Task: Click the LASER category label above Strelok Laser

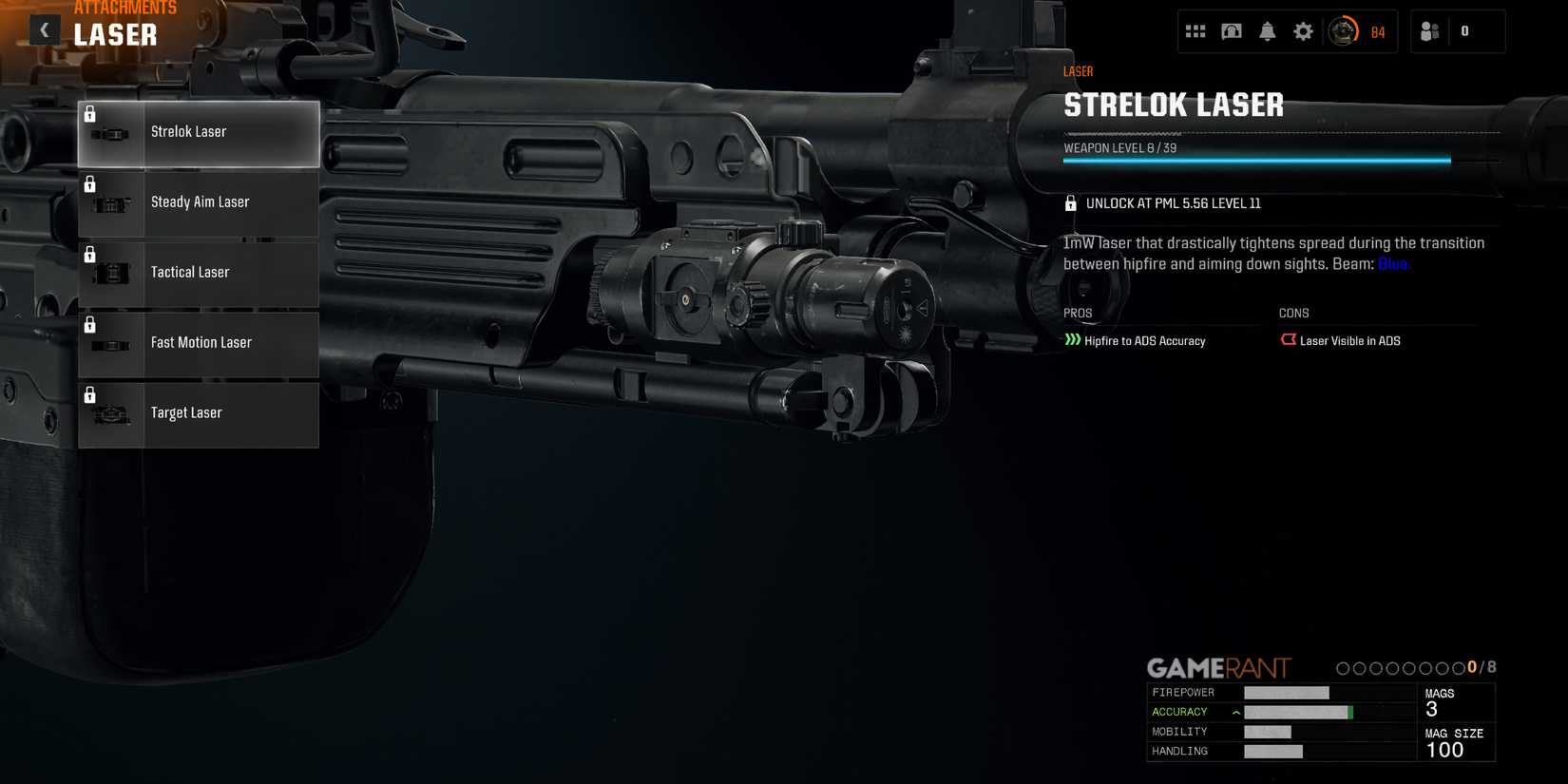Action: [1078, 70]
